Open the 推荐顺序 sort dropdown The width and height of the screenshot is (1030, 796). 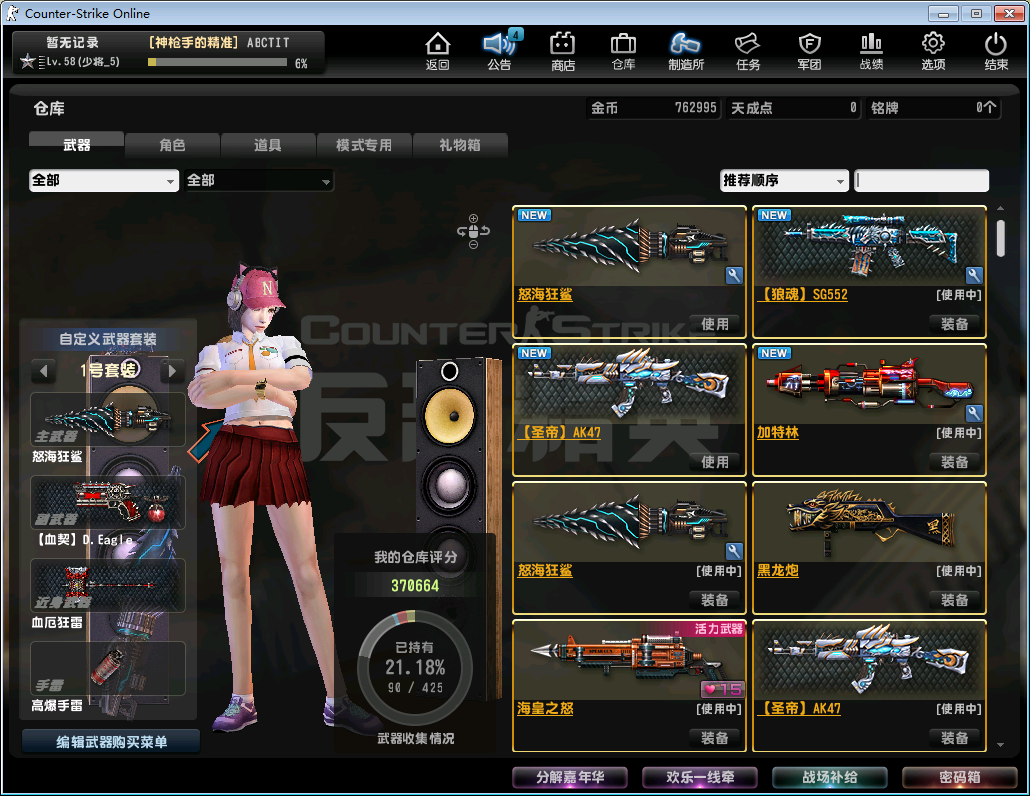click(x=784, y=181)
